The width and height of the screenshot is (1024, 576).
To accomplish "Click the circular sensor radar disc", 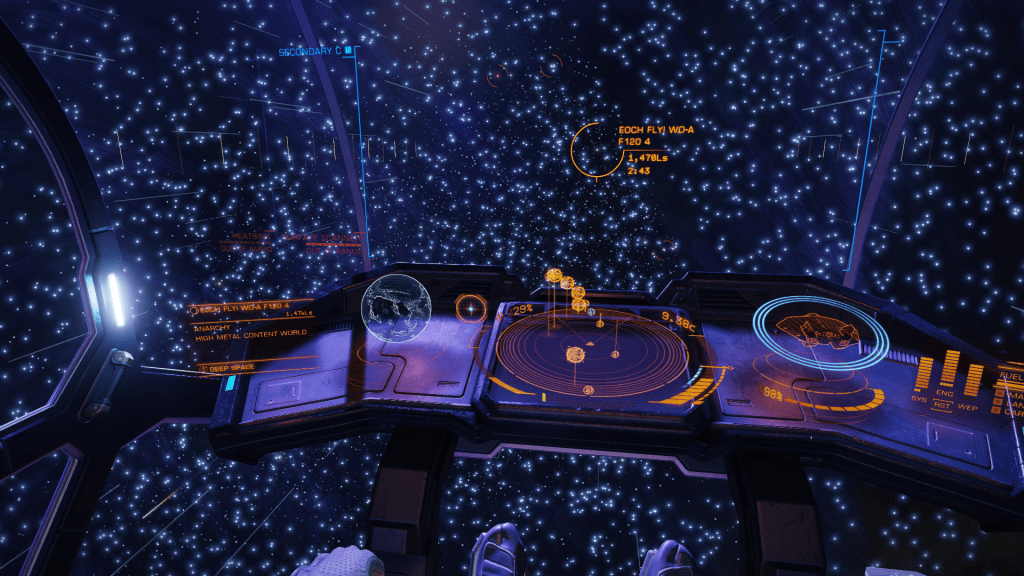I will pos(592,353).
